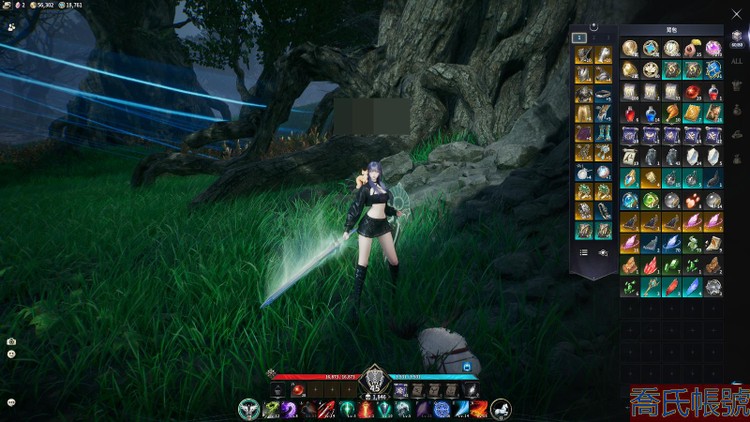The image size is (750, 422).
Task: Select equipment preset tab 1
Action: coord(579,37)
